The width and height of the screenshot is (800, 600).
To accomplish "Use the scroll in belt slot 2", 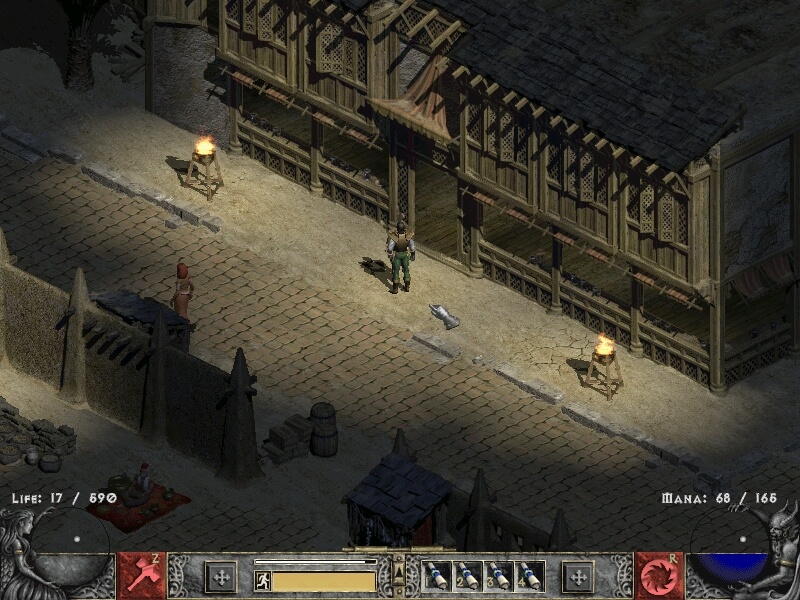I will click(466, 576).
